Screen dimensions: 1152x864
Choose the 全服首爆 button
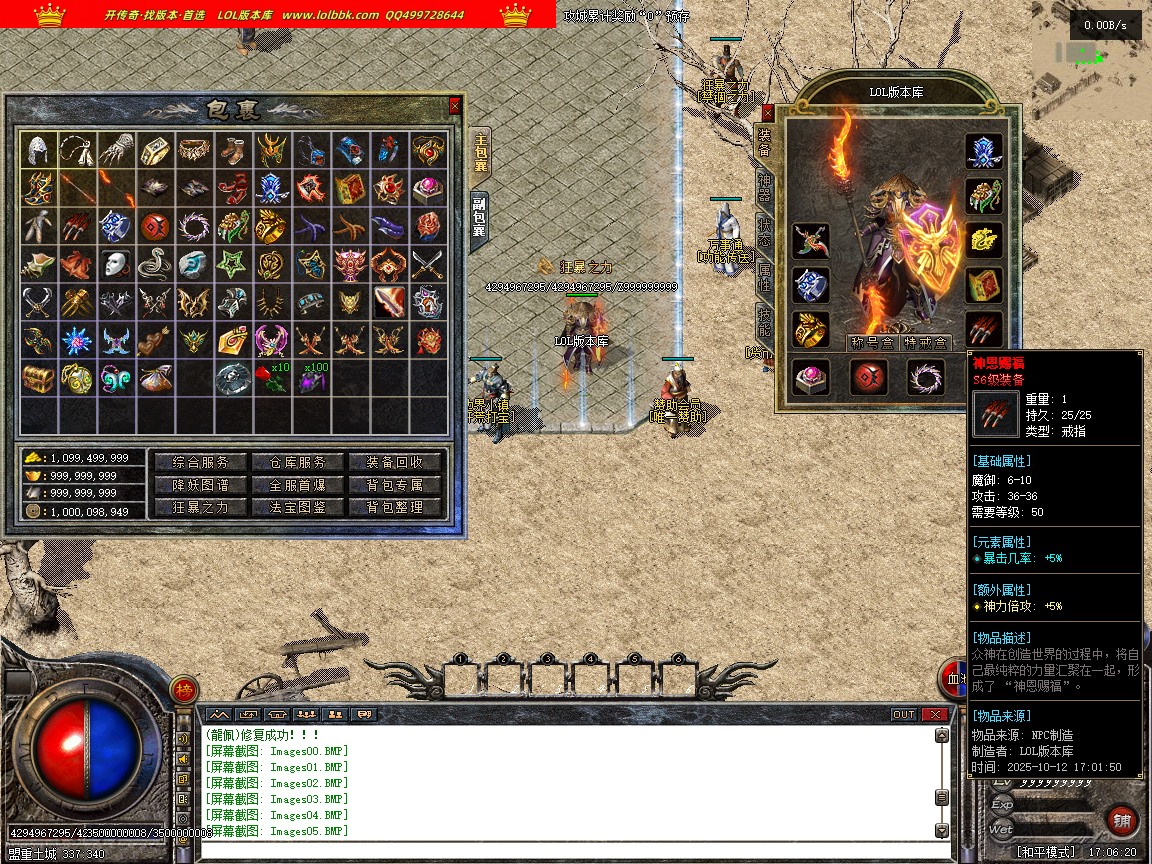click(x=297, y=485)
